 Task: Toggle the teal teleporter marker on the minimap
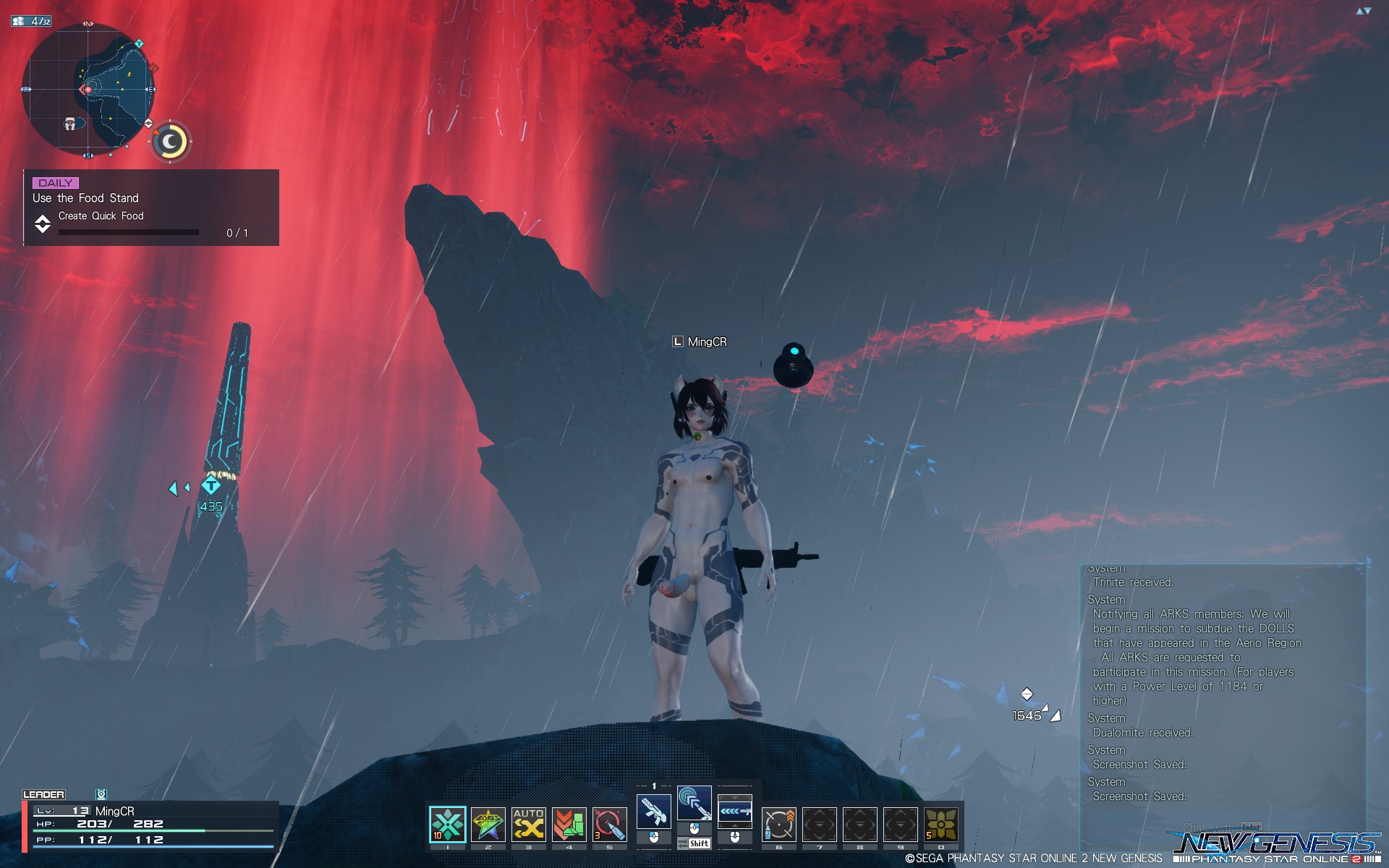tap(139, 43)
